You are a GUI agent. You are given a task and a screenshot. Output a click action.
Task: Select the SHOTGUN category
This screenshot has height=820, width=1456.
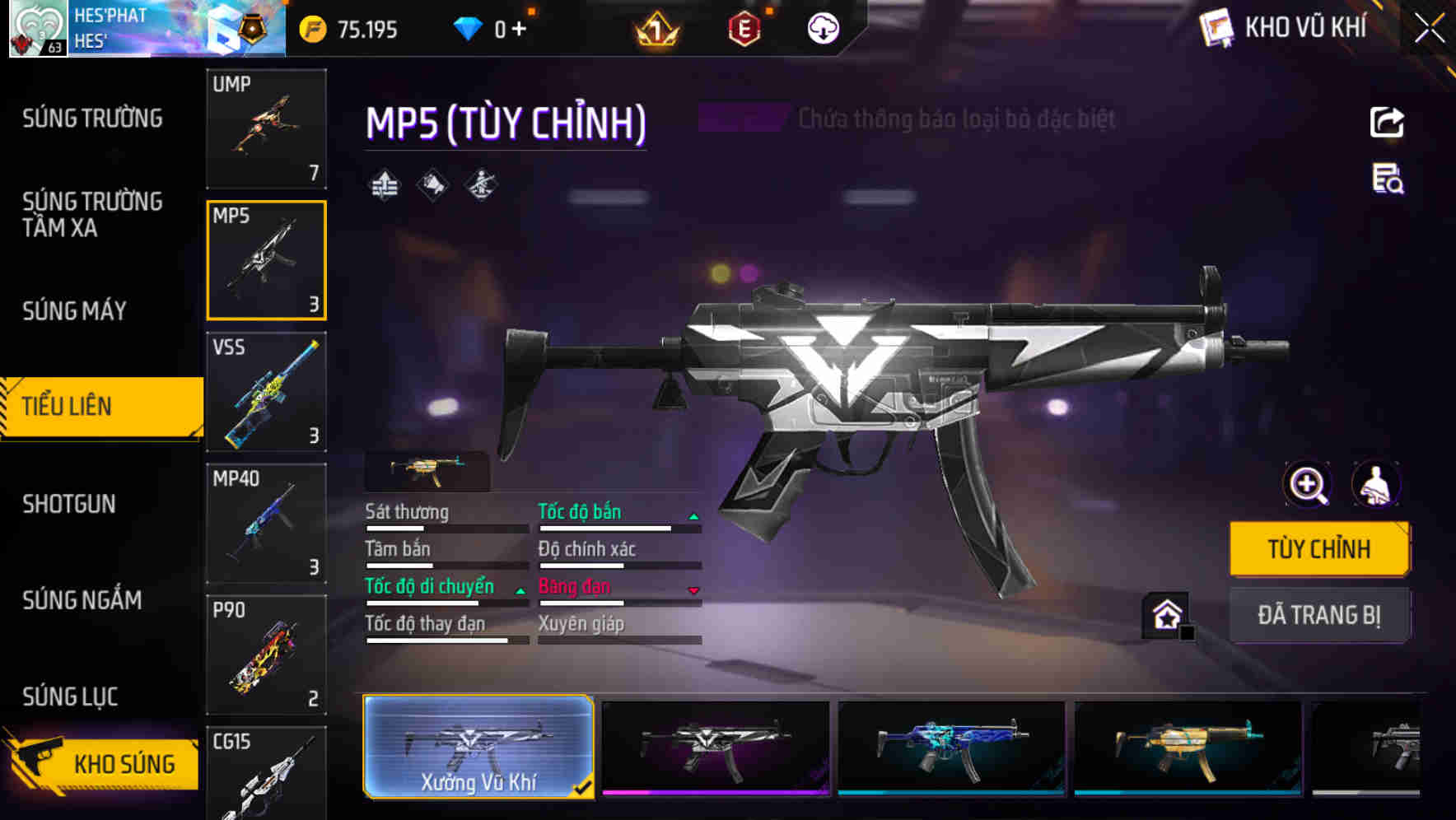pos(69,504)
